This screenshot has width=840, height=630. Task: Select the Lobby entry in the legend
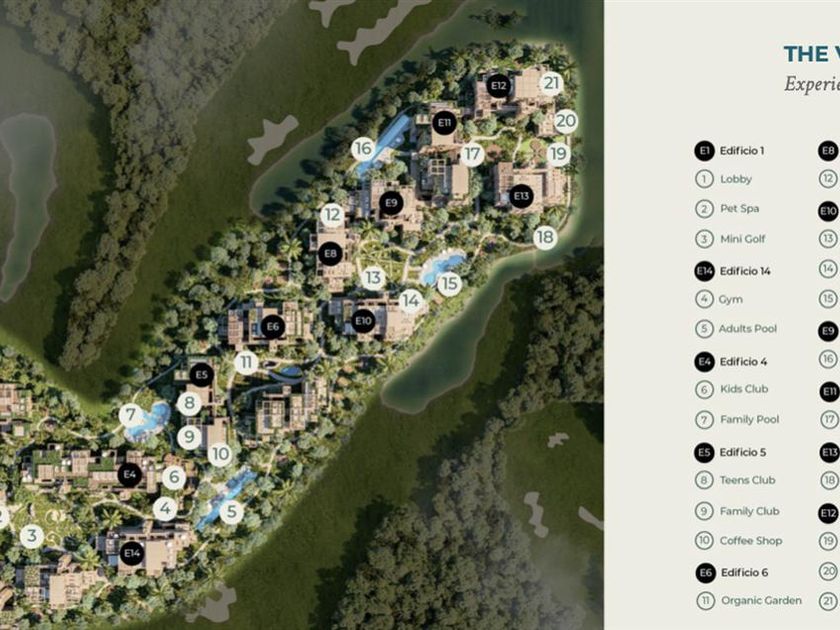tap(735, 179)
